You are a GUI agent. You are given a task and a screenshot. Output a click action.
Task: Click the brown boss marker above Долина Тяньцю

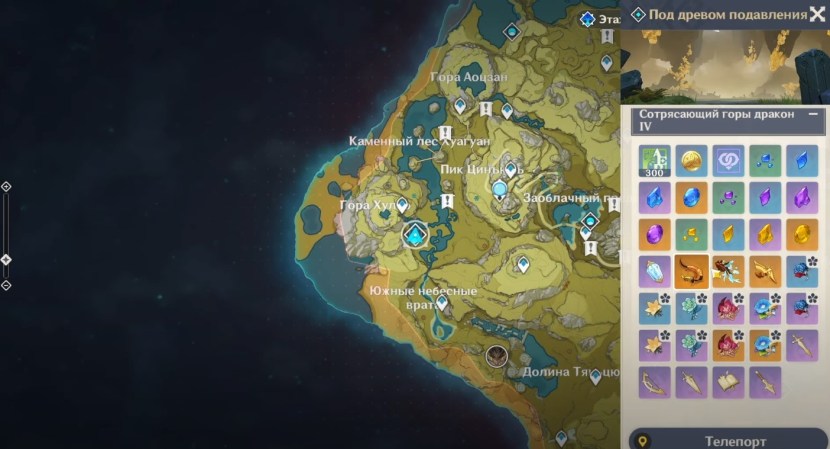[496, 355]
